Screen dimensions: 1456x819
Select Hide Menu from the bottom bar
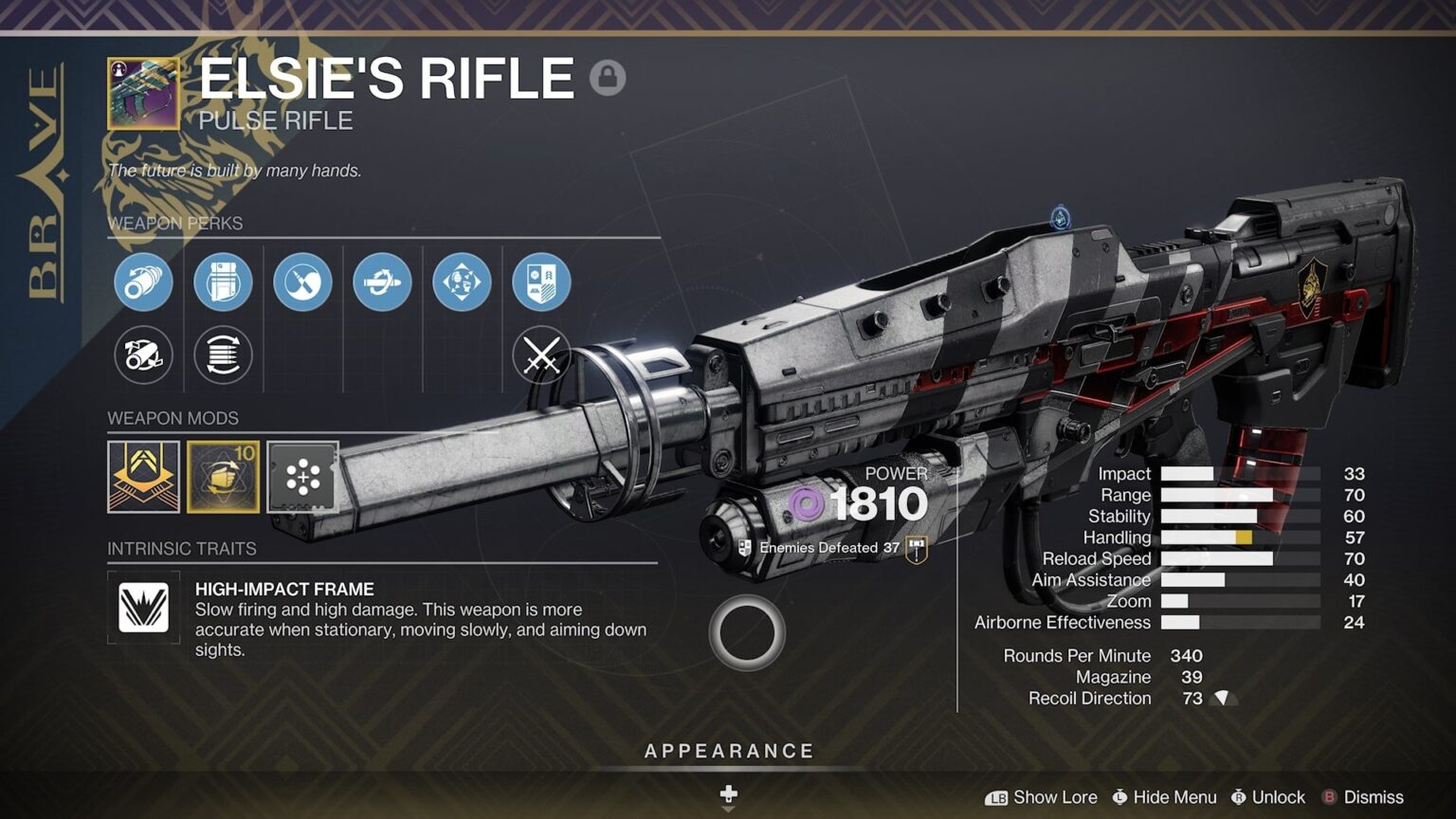tap(1166, 797)
